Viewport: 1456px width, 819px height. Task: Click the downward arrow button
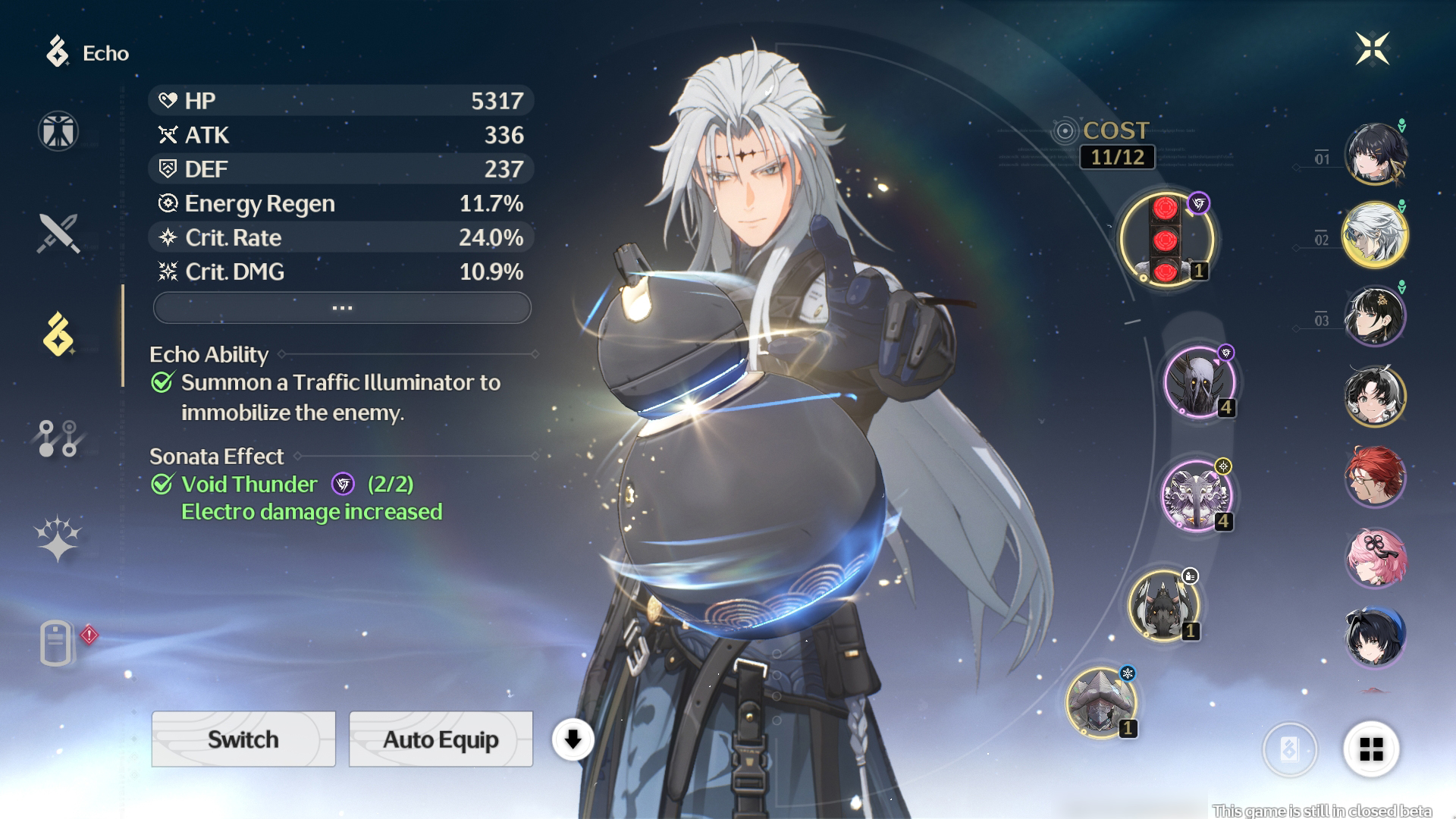pyautogui.click(x=573, y=739)
